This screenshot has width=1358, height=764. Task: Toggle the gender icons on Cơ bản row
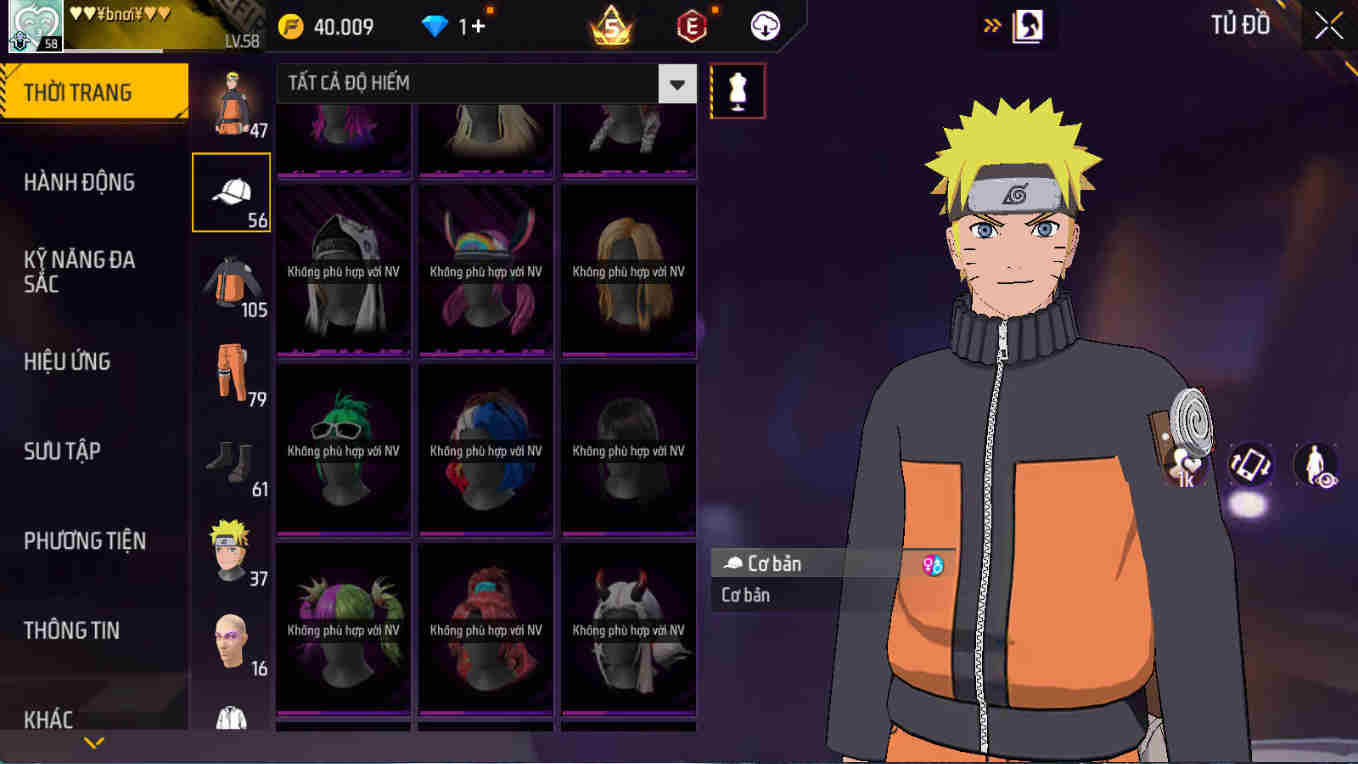pos(934,563)
